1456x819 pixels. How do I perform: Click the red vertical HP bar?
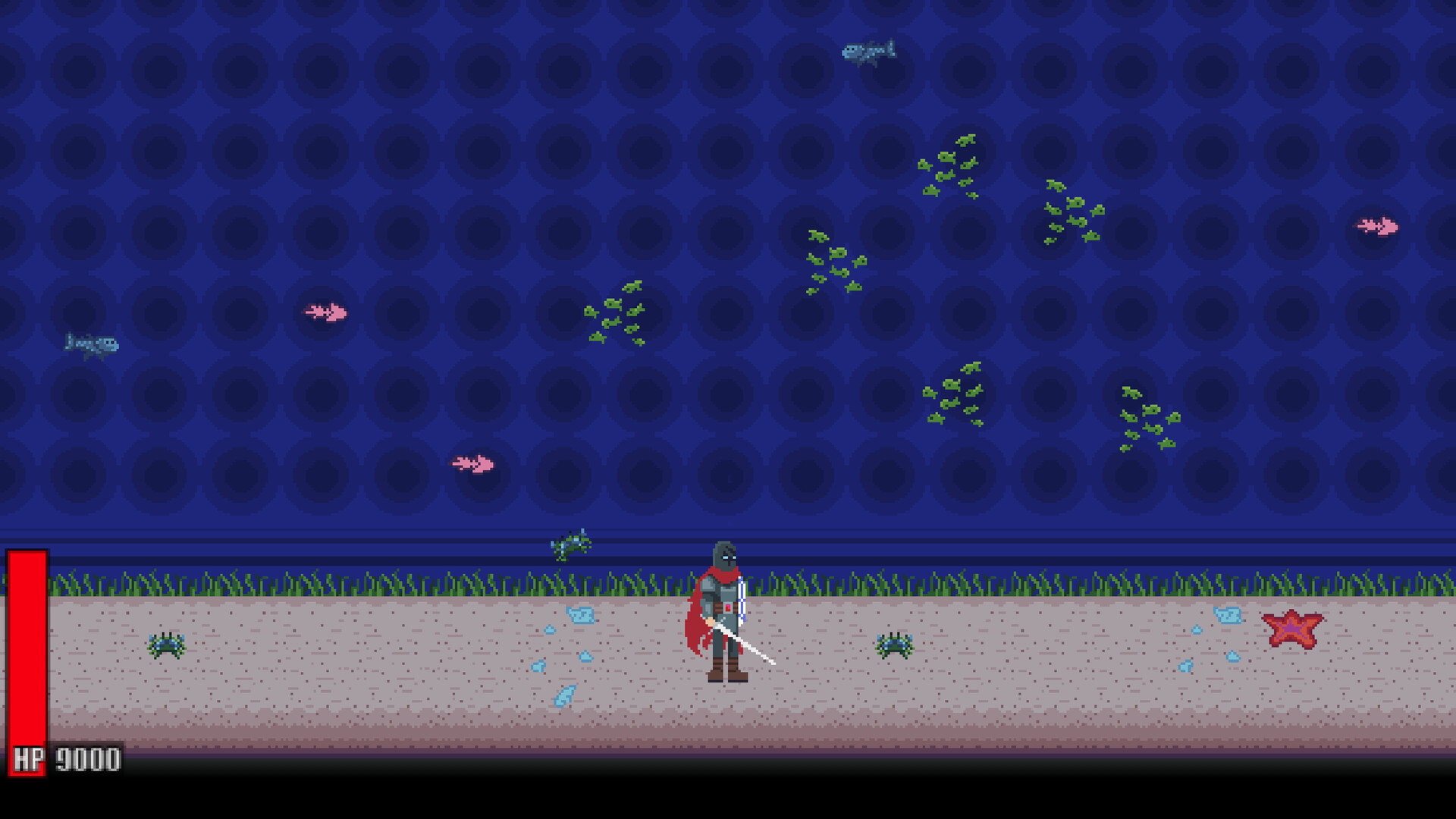point(27,652)
